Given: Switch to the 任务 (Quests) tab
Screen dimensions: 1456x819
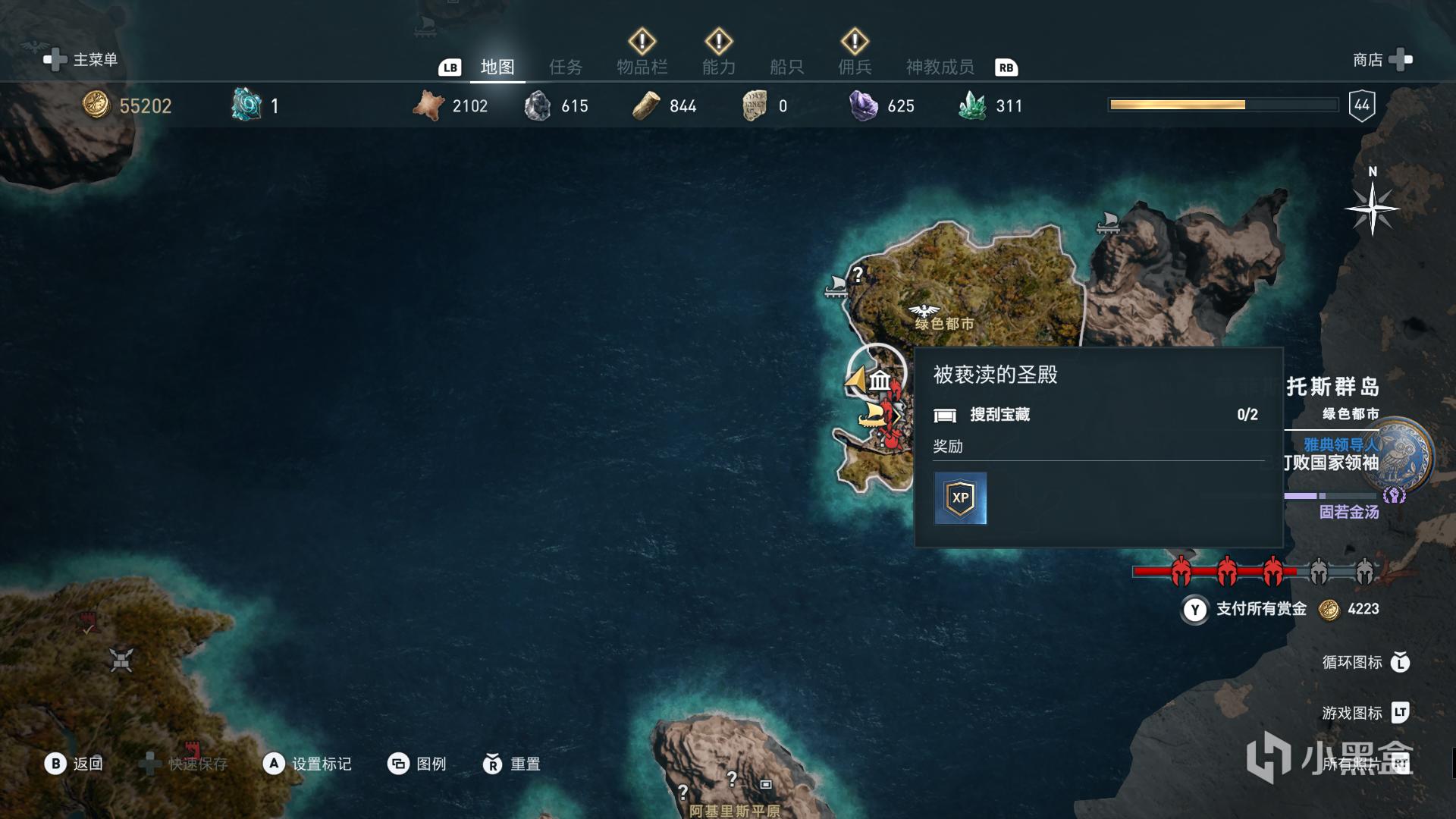Looking at the screenshot, I should click(x=566, y=67).
